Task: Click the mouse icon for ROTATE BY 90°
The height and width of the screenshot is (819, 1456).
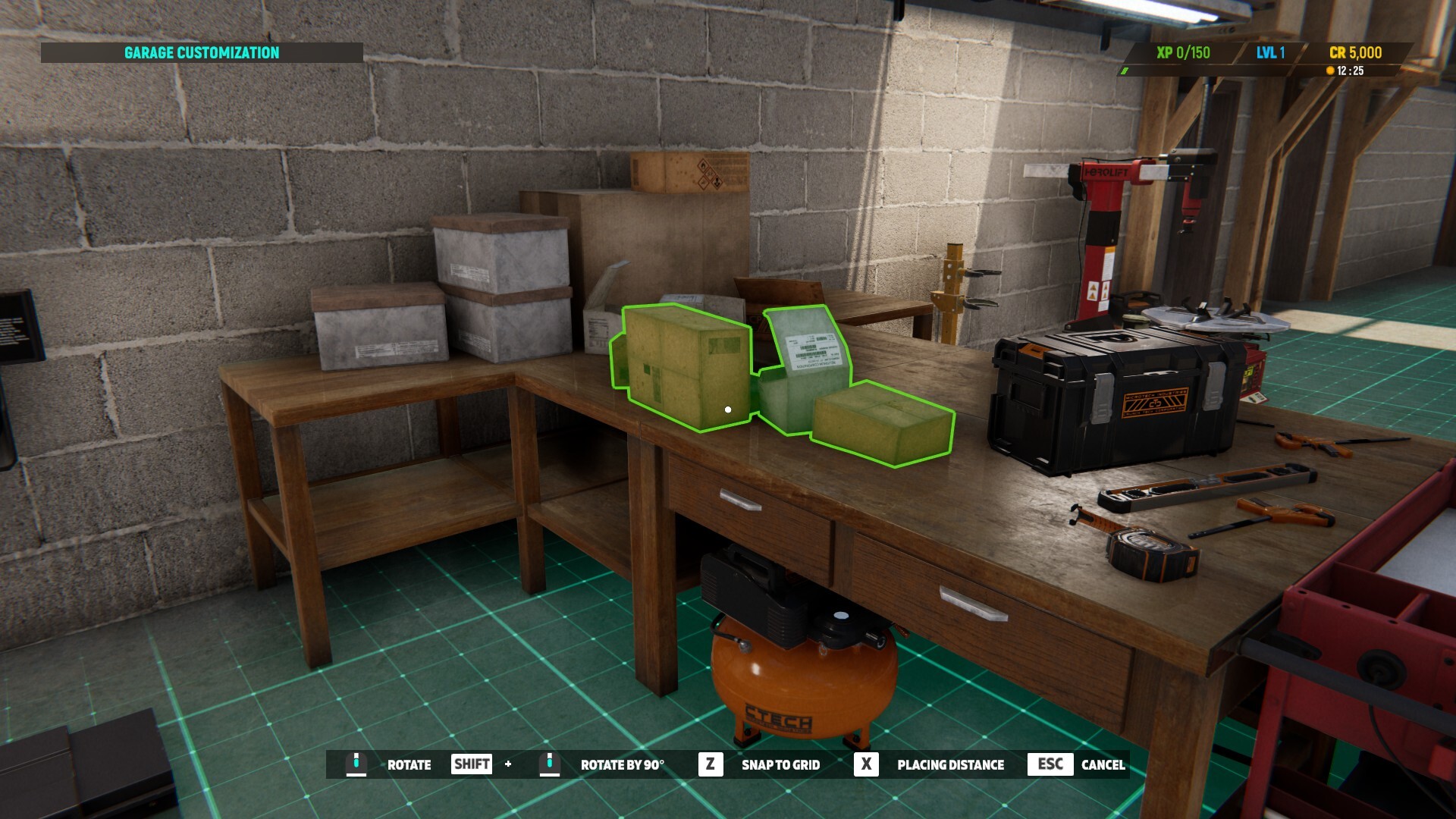Action: pyautogui.click(x=549, y=764)
